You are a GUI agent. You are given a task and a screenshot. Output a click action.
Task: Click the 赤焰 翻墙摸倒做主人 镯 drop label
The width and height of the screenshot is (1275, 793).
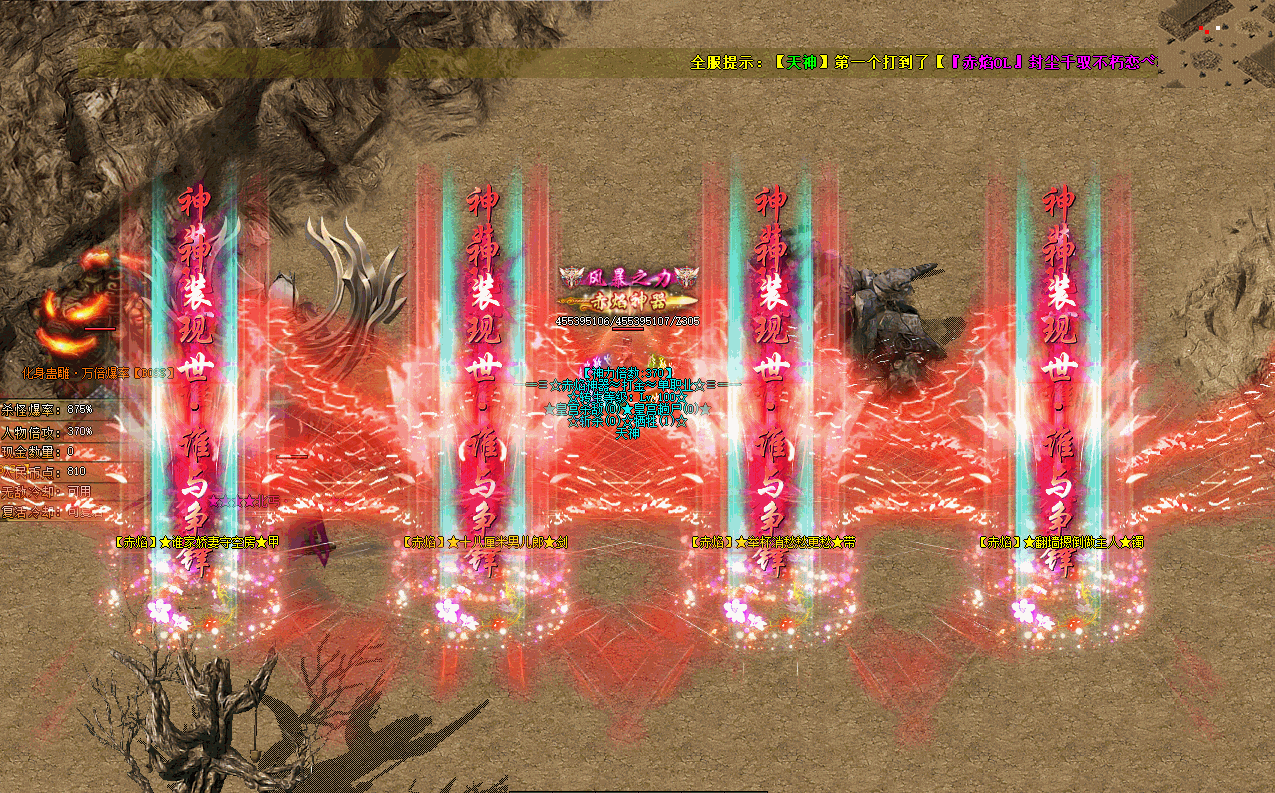click(1061, 542)
